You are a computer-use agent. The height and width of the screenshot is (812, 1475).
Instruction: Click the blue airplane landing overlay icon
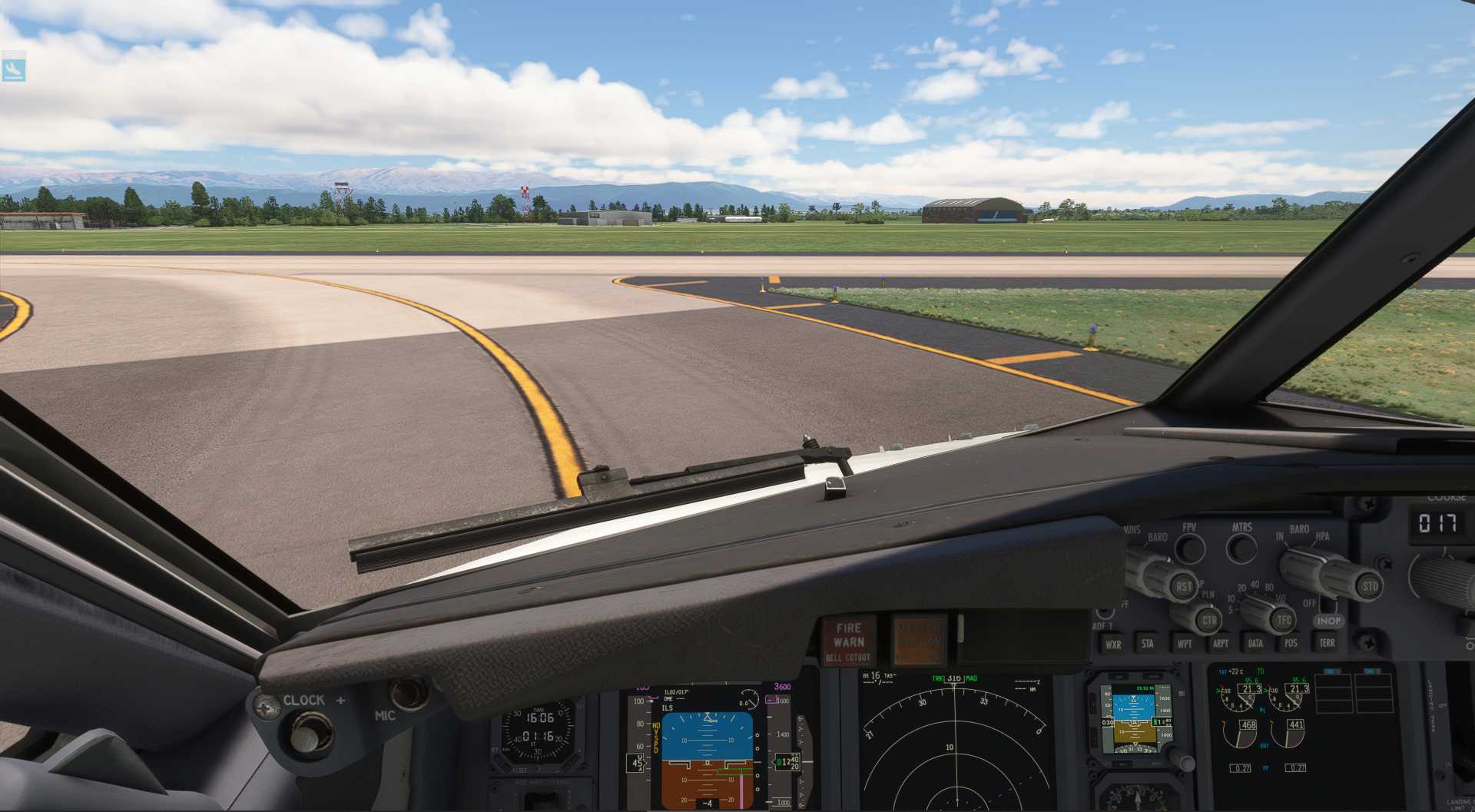point(14,69)
